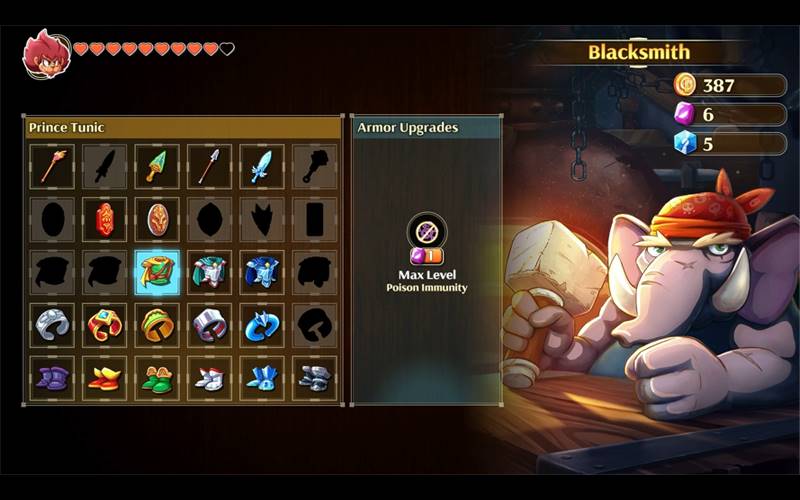Select the highlighted Prince Tunic armor
Screen dimensions: 800x500
(157, 272)
